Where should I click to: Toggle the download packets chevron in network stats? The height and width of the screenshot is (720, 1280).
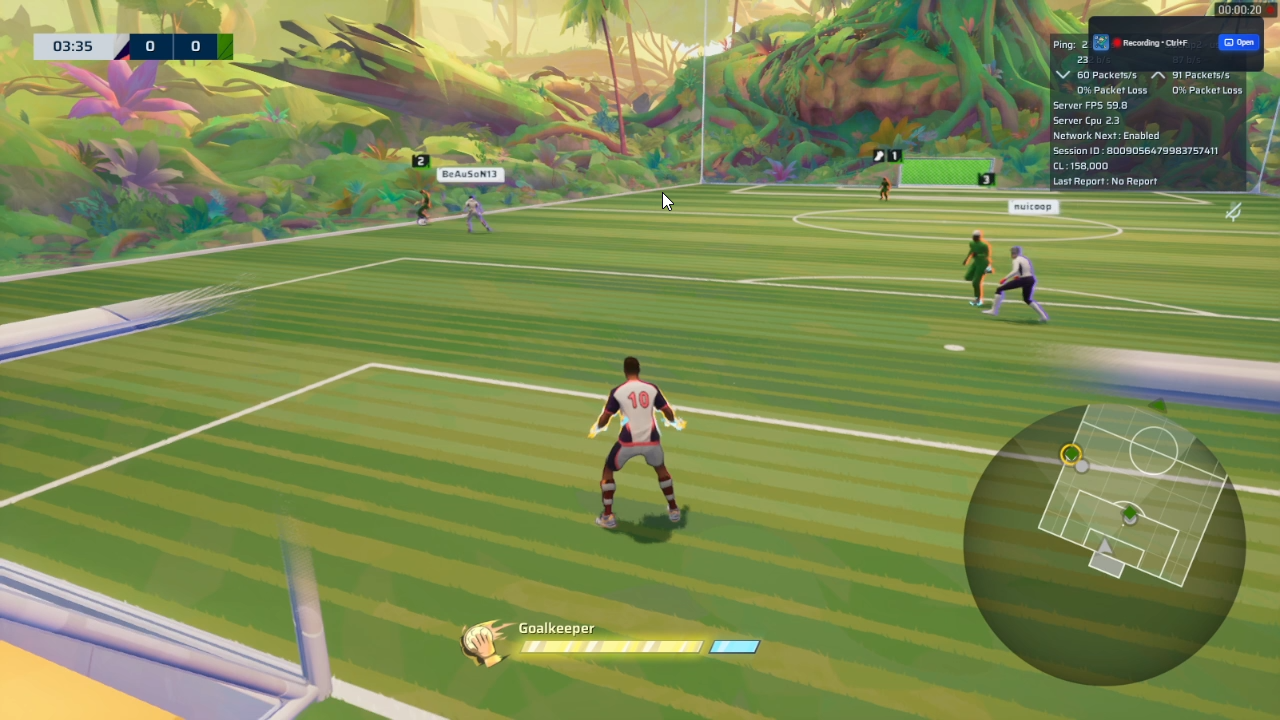[1062, 74]
